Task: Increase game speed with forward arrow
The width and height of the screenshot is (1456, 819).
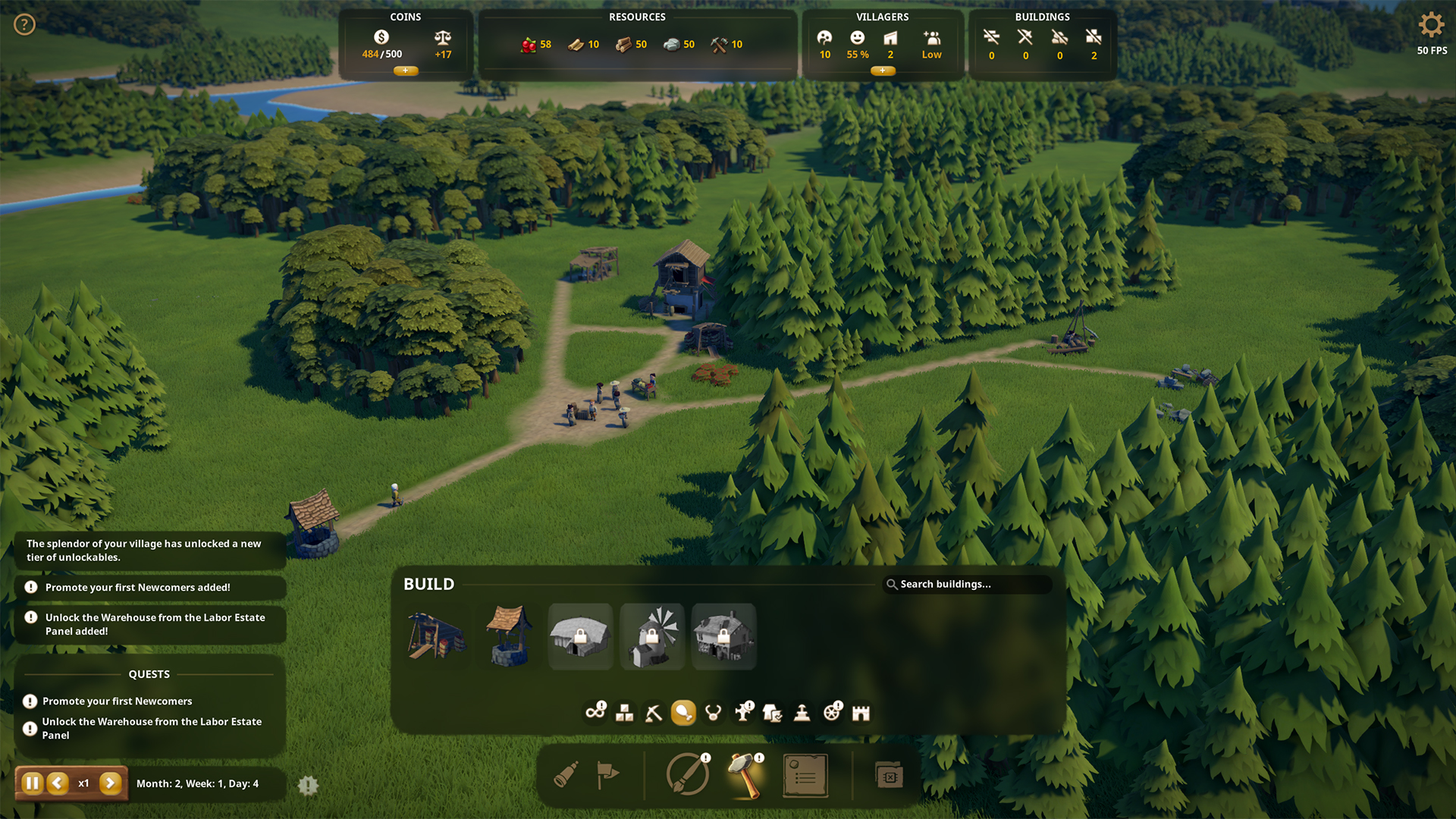Action: (x=111, y=783)
